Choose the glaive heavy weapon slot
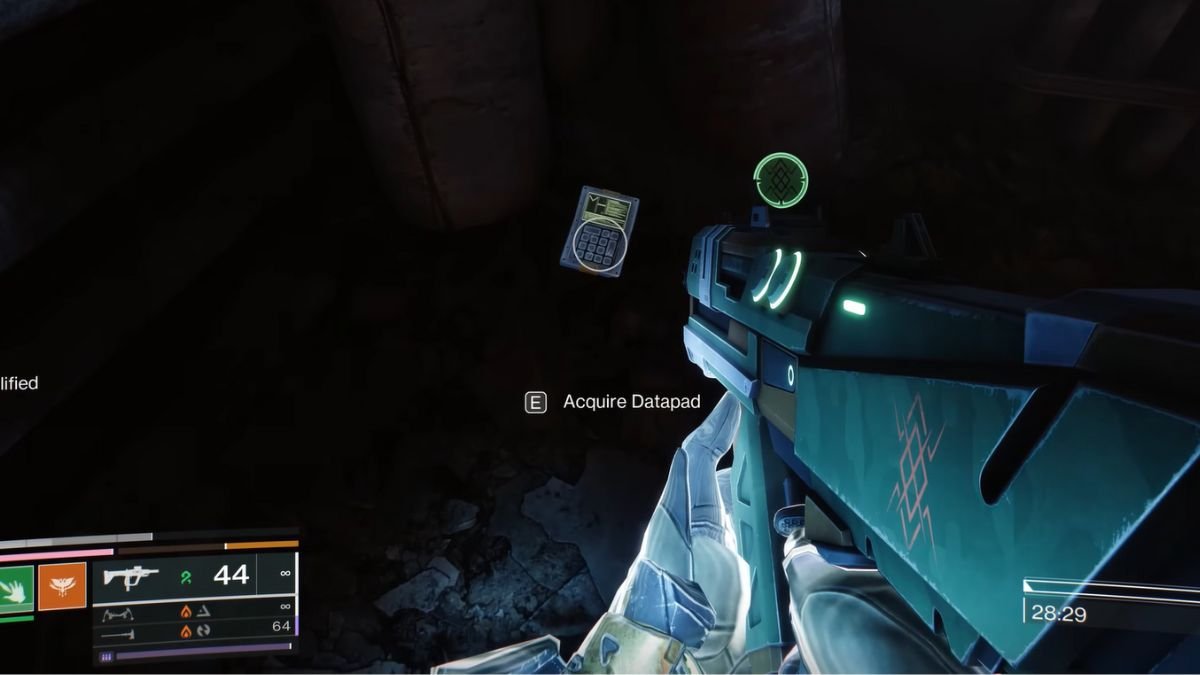 click(x=117, y=634)
